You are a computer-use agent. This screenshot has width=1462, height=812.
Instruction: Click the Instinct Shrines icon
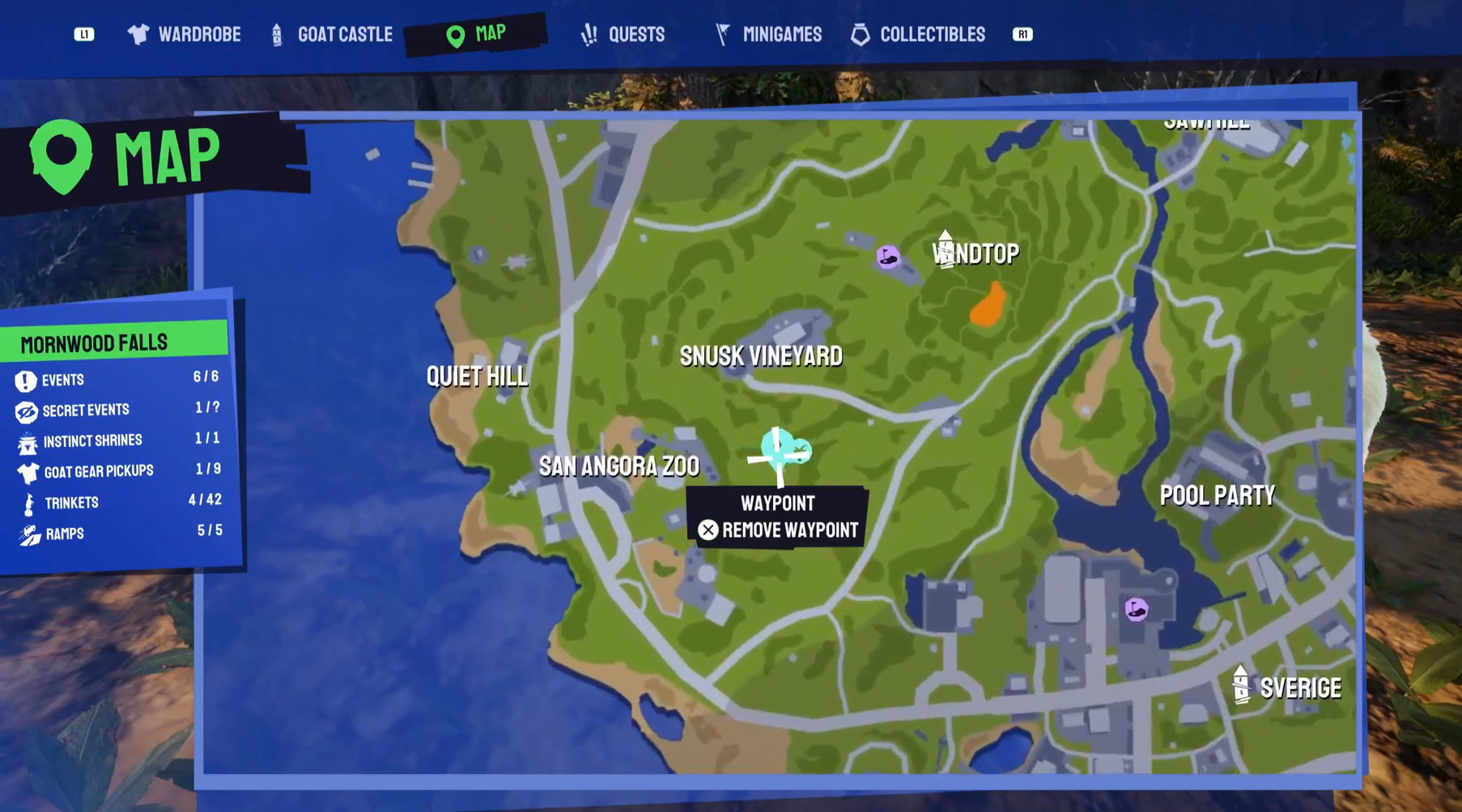click(x=28, y=440)
